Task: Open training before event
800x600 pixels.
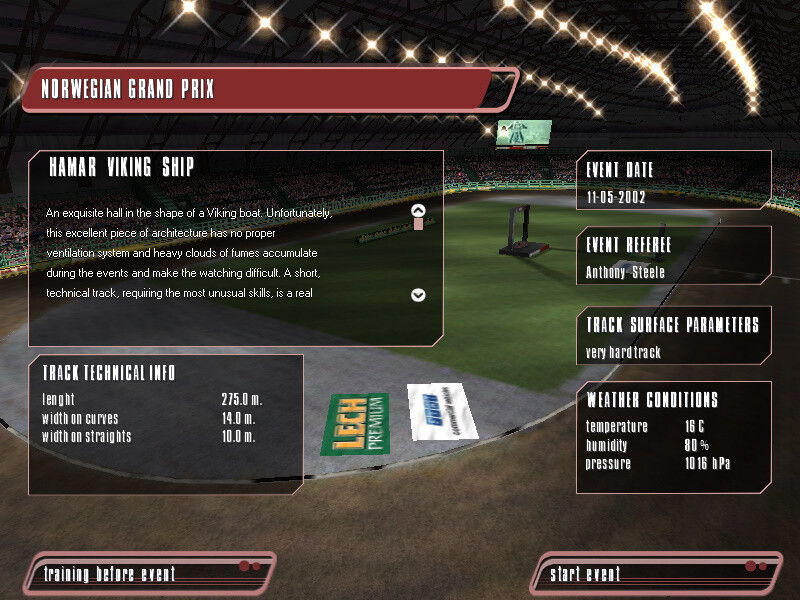Action: point(110,574)
